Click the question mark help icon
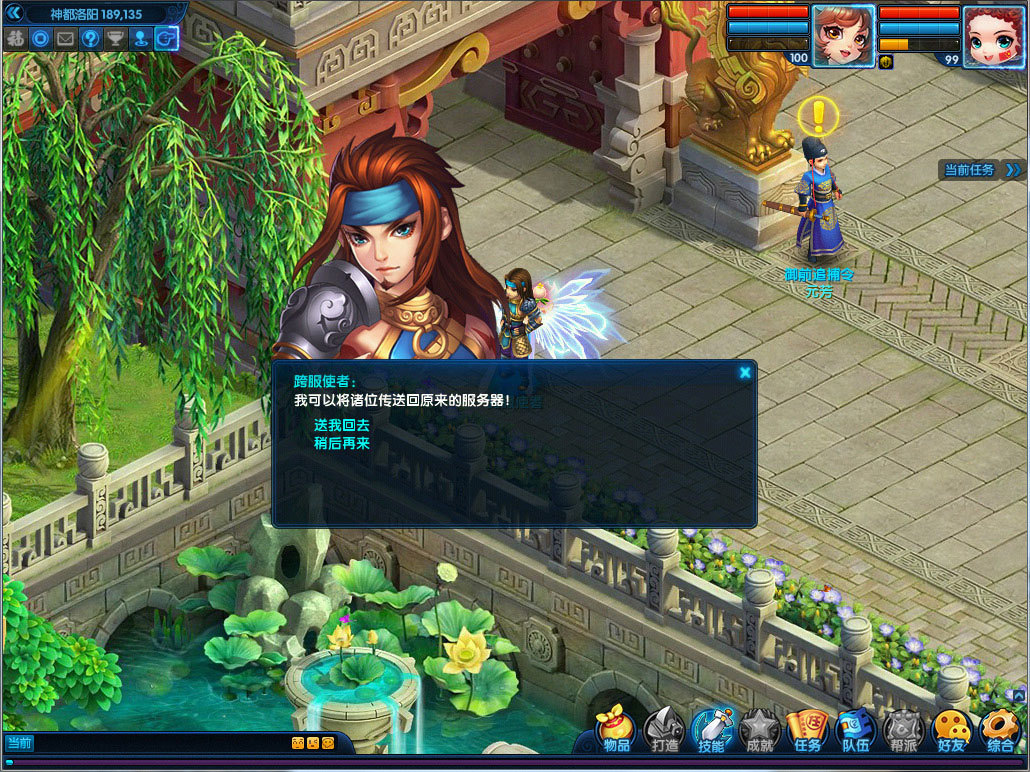This screenshot has height=772, width=1030. pos(91,39)
